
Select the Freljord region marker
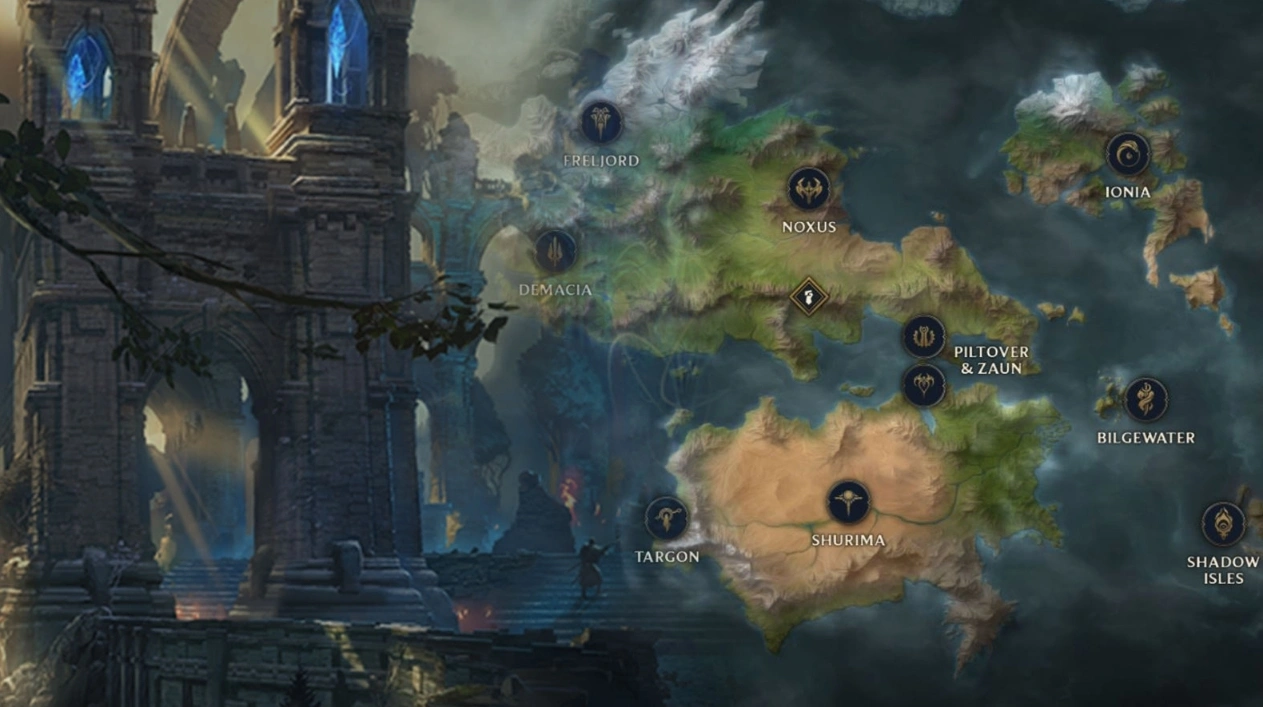click(x=602, y=122)
